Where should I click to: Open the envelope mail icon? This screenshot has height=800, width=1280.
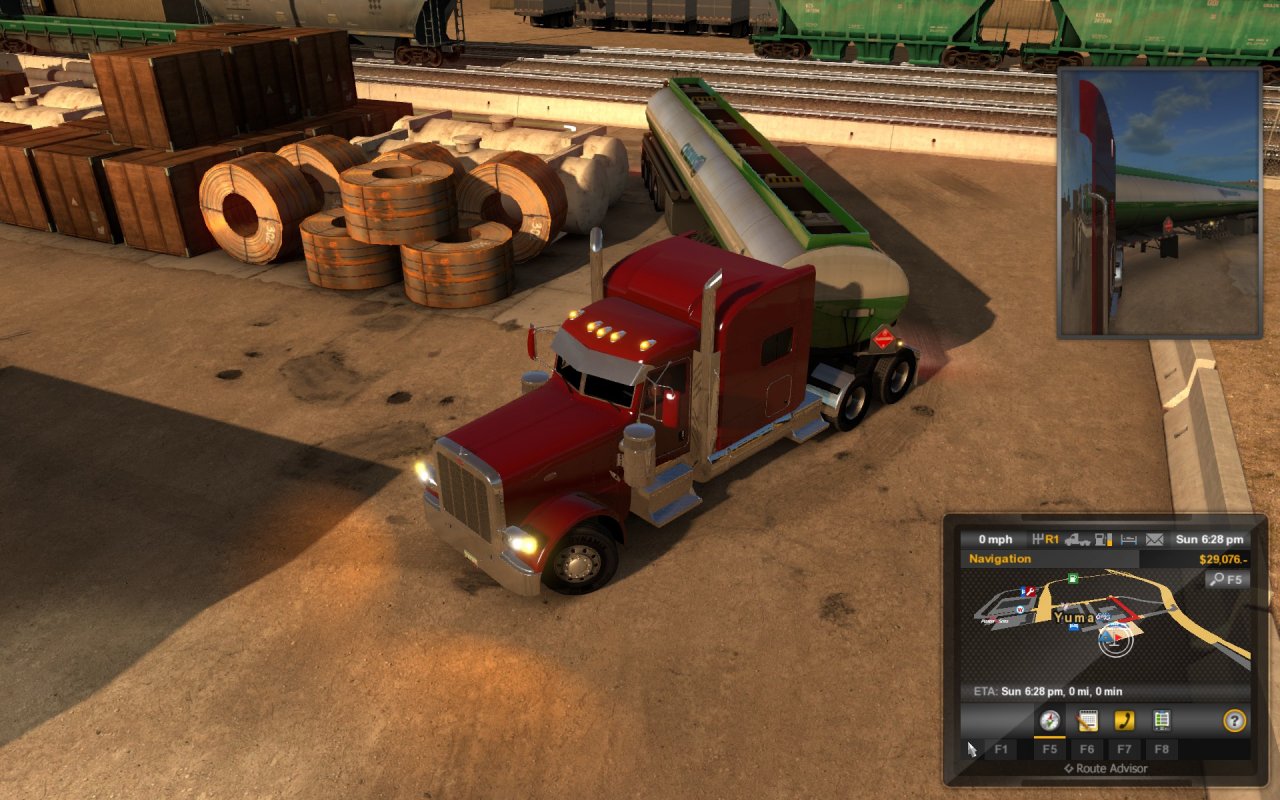click(x=1155, y=540)
